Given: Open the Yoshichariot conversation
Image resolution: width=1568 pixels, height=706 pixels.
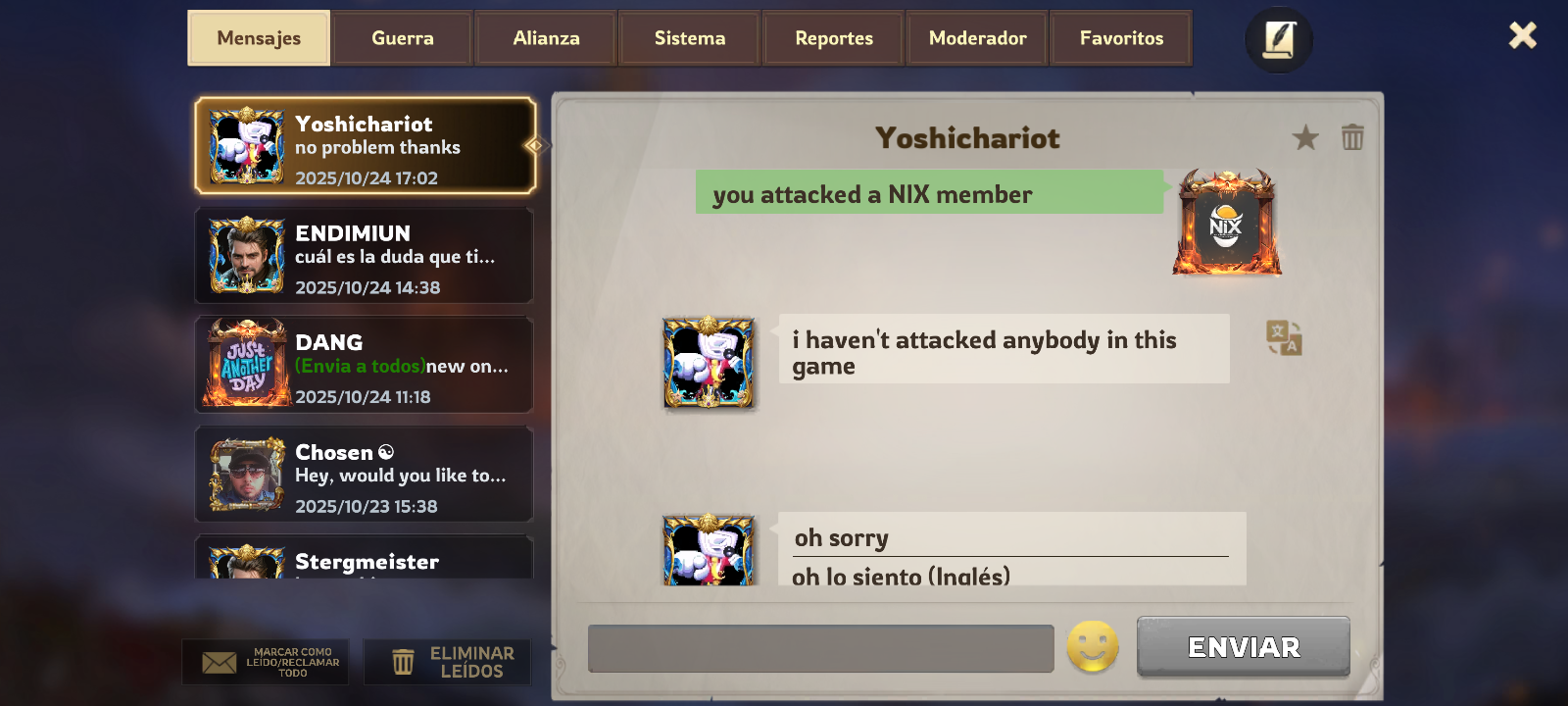Looking at the screenshot, I should tap(365, 146).
